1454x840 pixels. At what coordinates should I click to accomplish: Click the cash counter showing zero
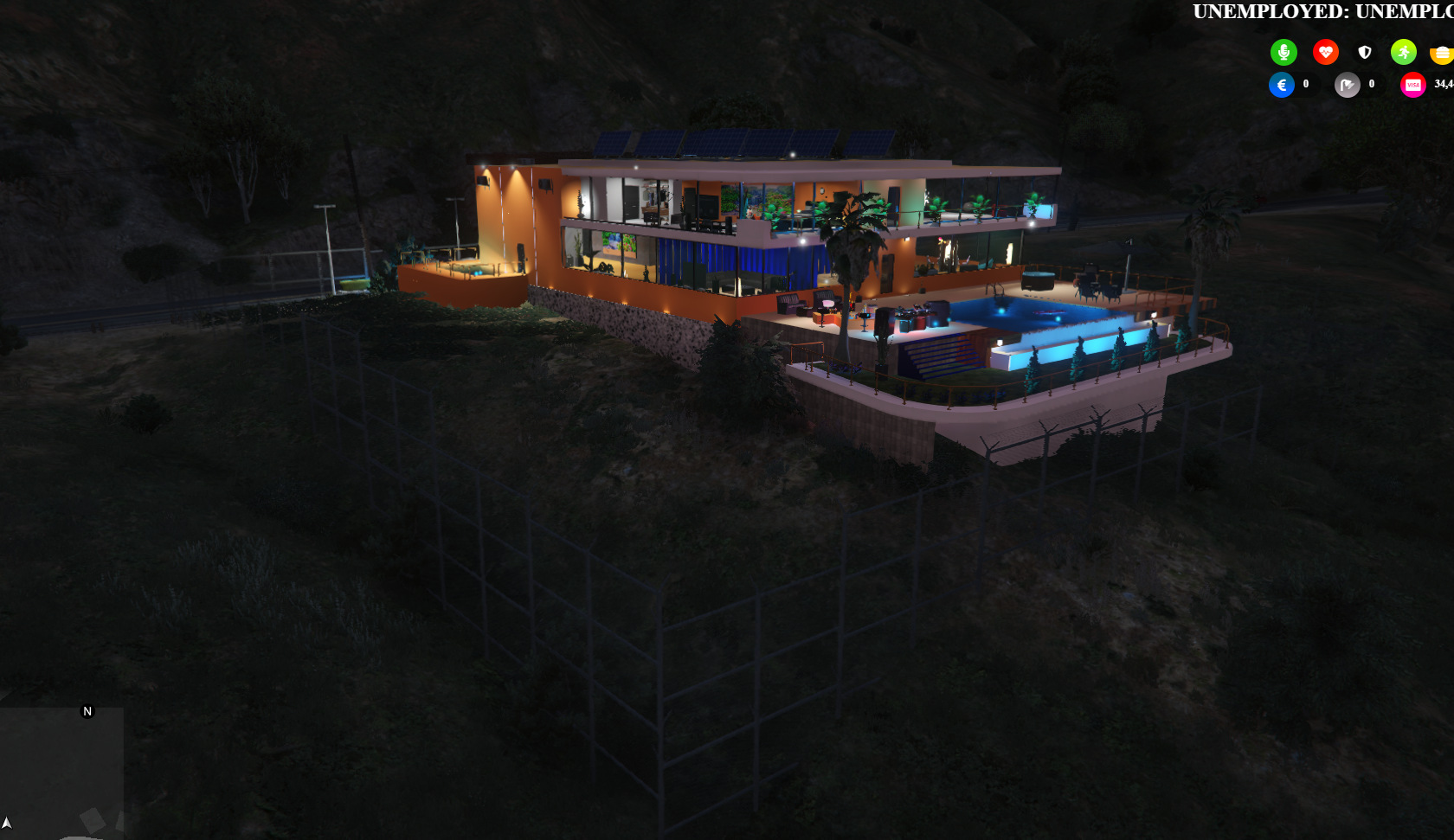coord(1305,84)
